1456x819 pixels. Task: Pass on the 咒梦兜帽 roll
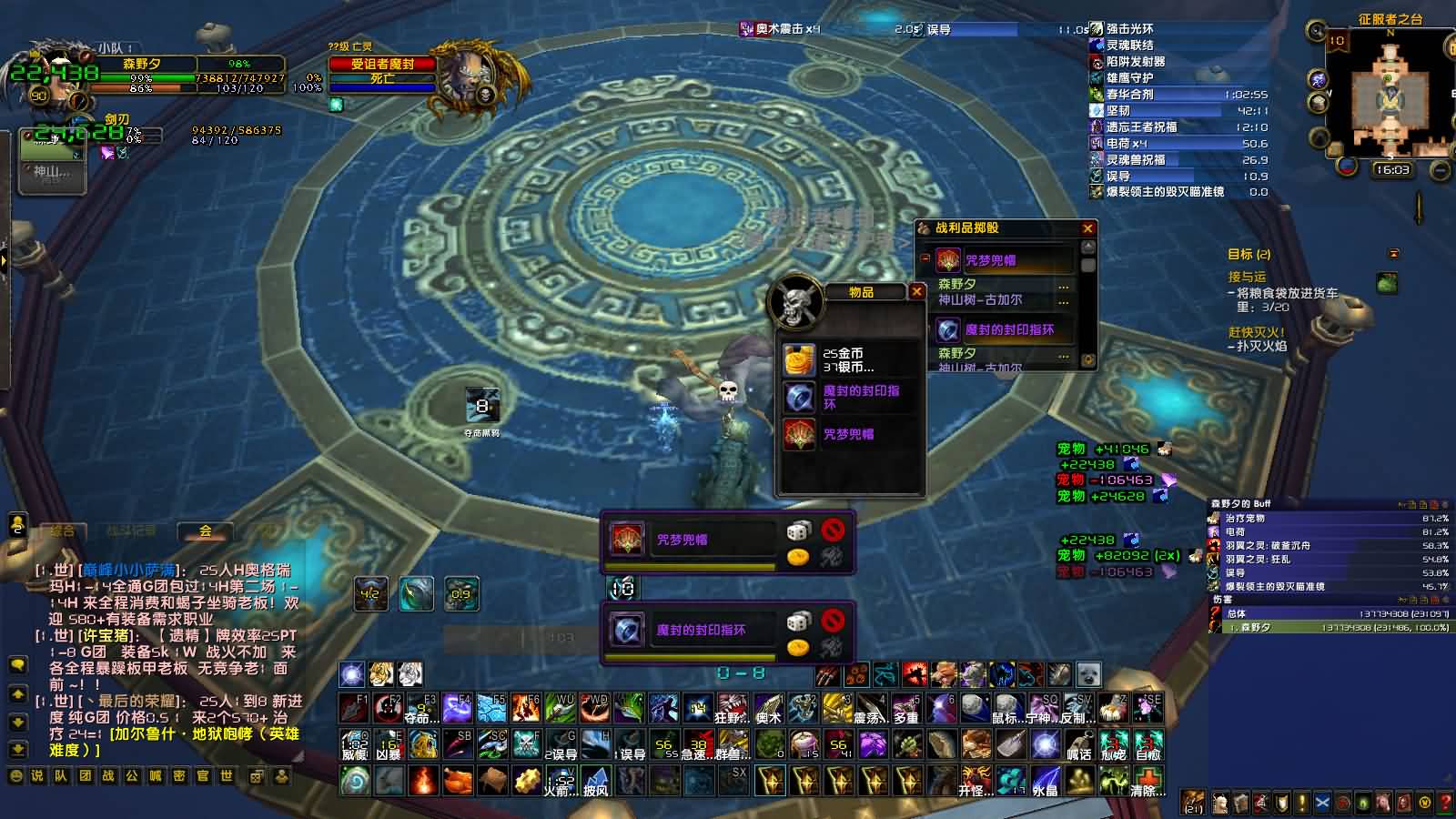pos(833,530)
